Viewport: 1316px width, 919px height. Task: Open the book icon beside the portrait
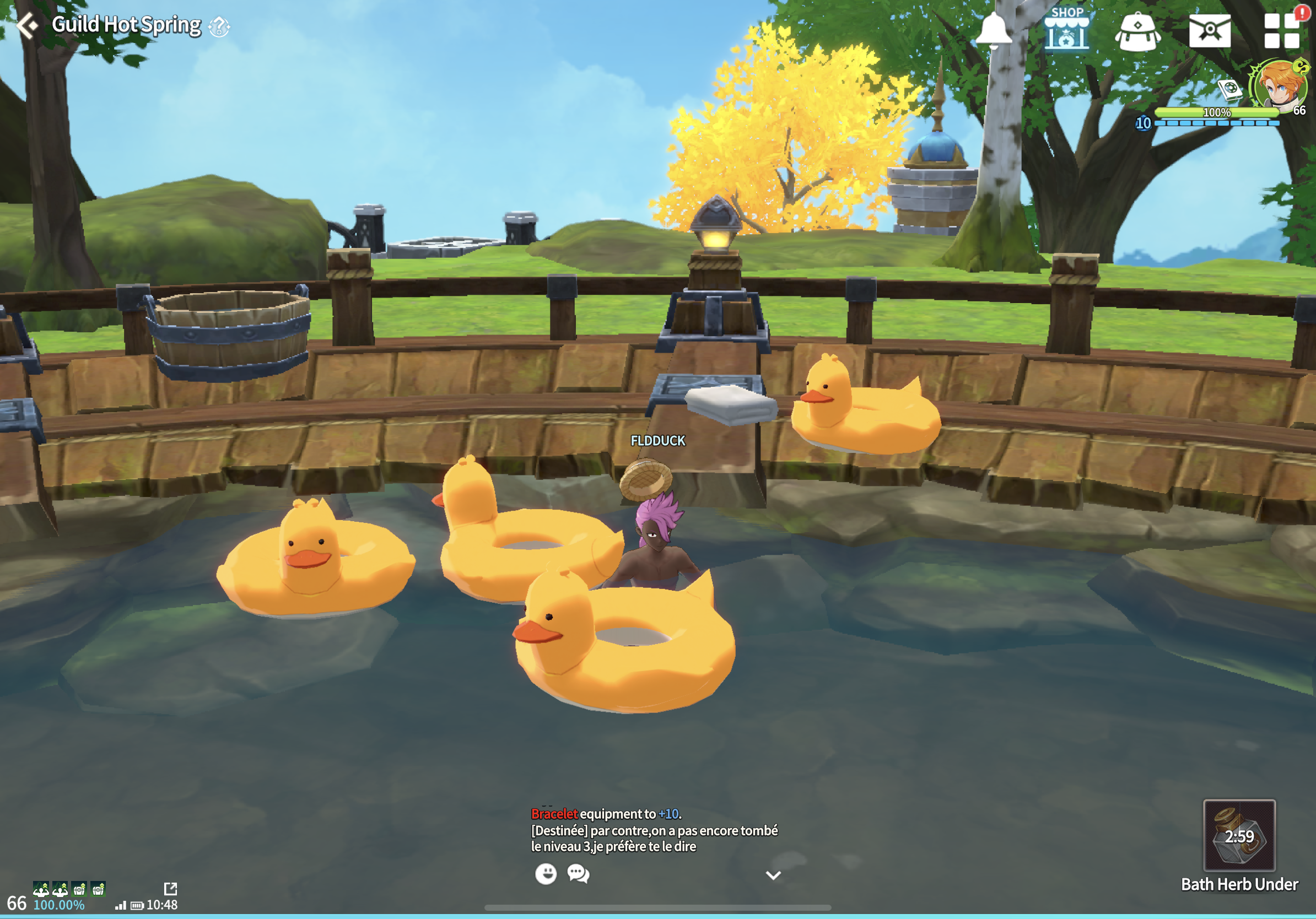tap(1229, 89)
